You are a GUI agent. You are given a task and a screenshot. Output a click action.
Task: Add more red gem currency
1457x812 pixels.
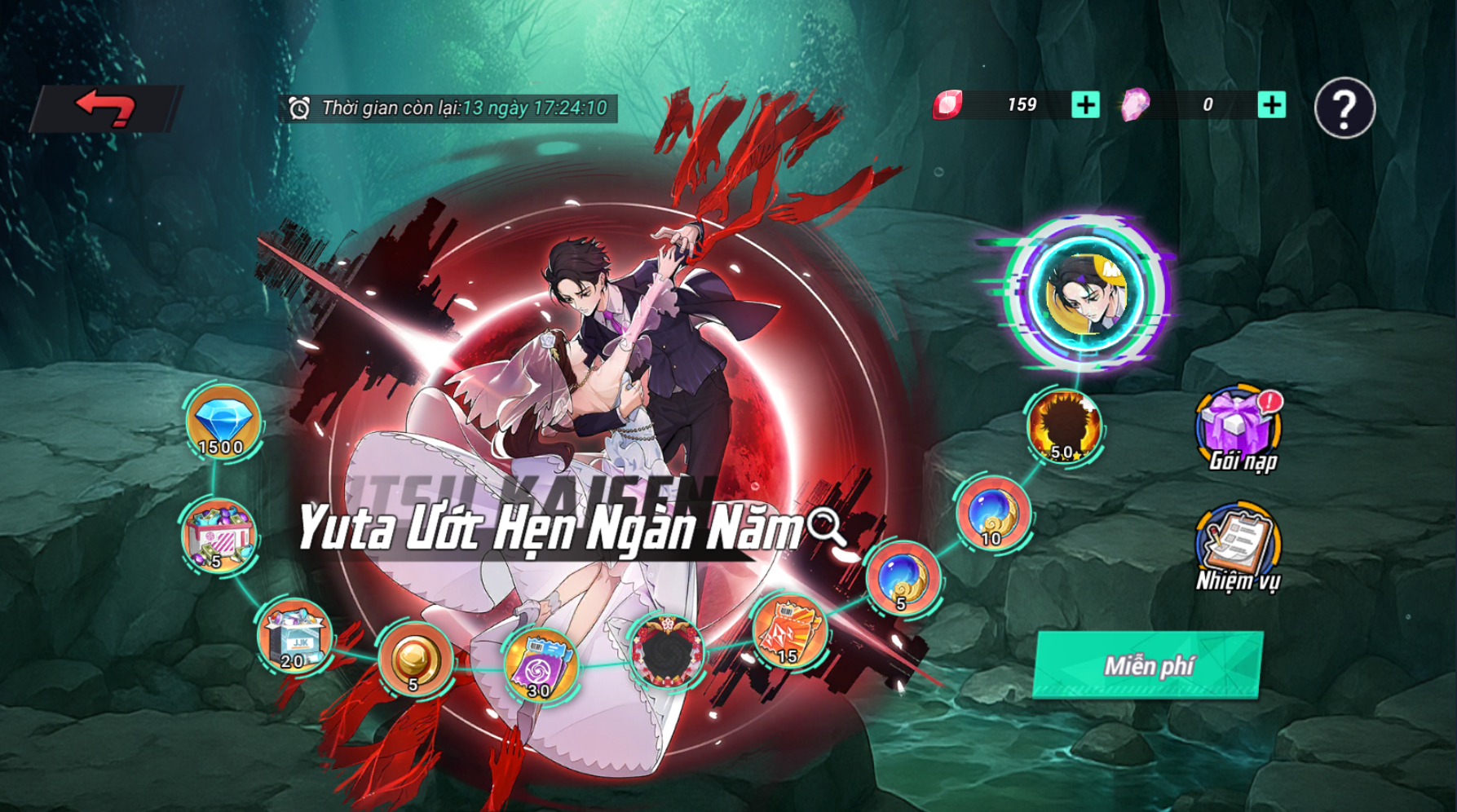coord(1085,105)
